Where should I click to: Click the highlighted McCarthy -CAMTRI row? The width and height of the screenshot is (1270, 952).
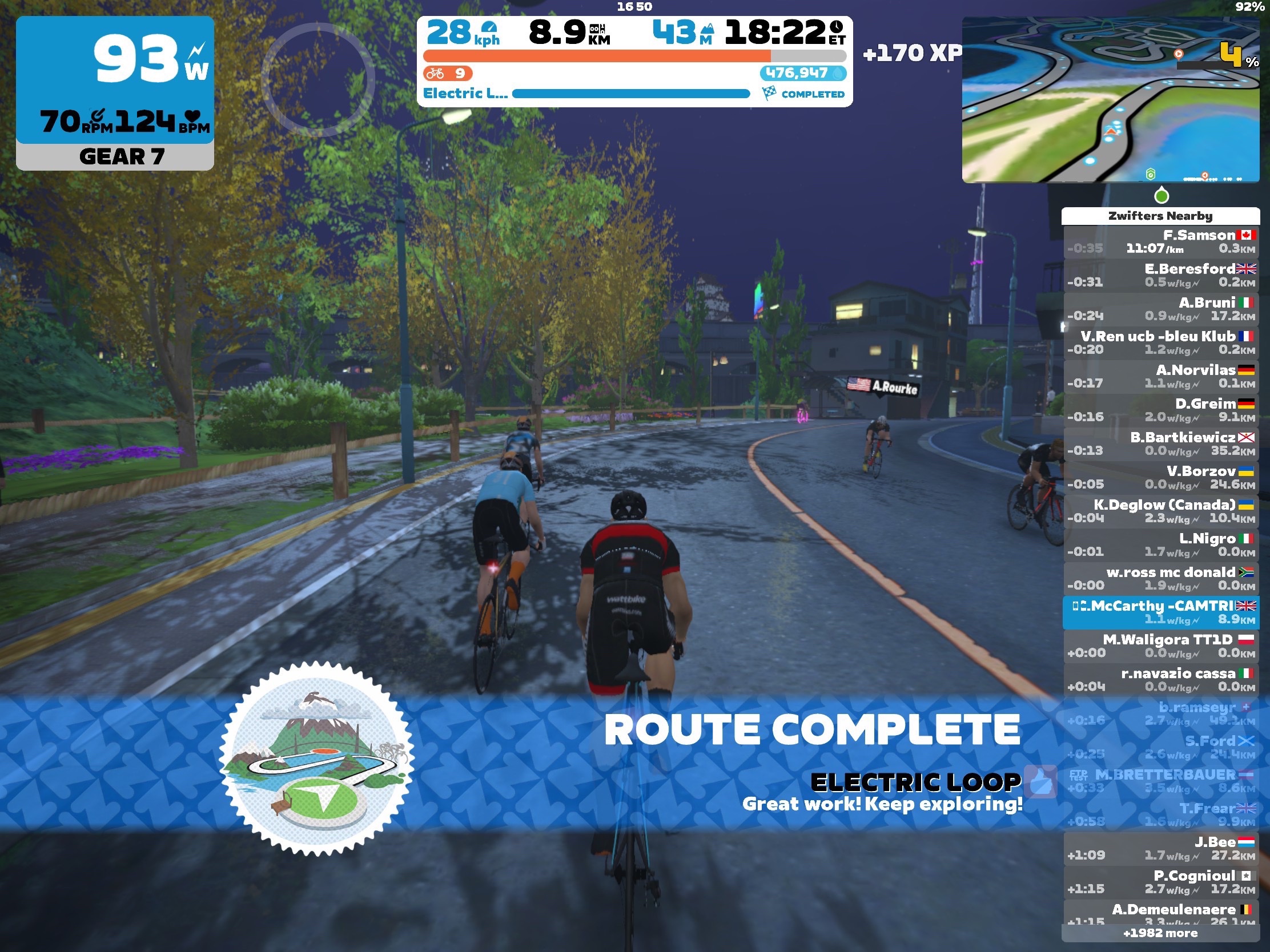(1160, 612)
